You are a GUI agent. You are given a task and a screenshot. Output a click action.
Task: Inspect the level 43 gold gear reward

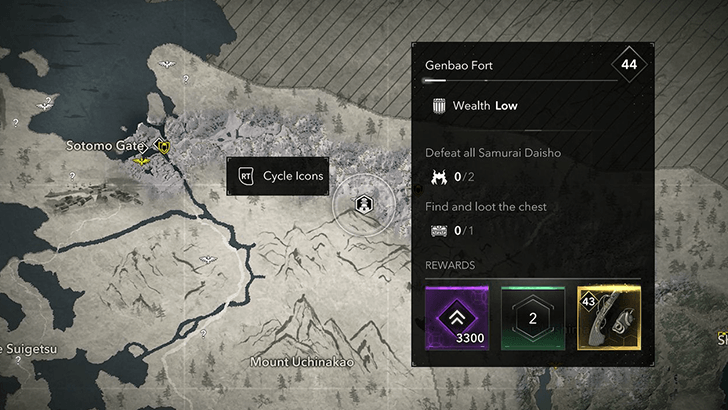[x=608, y=318]
